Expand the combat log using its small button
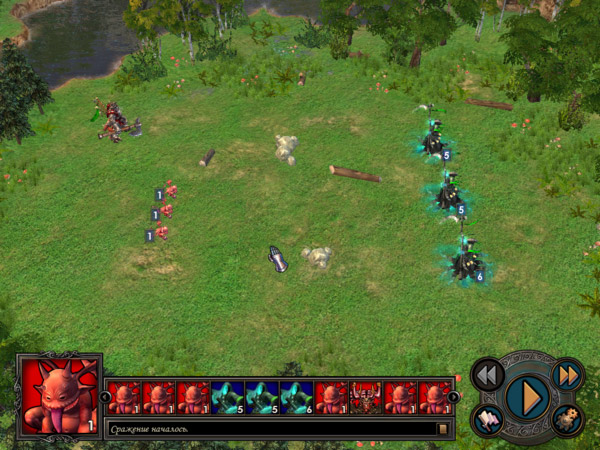This screenshot has height=450, width=600. [443, 429]
